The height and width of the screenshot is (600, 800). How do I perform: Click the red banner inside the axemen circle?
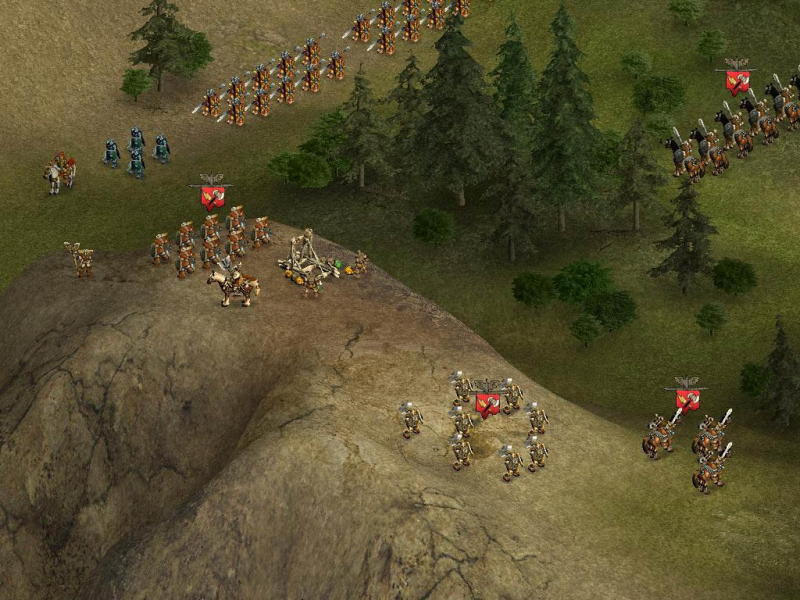[488, 402]
